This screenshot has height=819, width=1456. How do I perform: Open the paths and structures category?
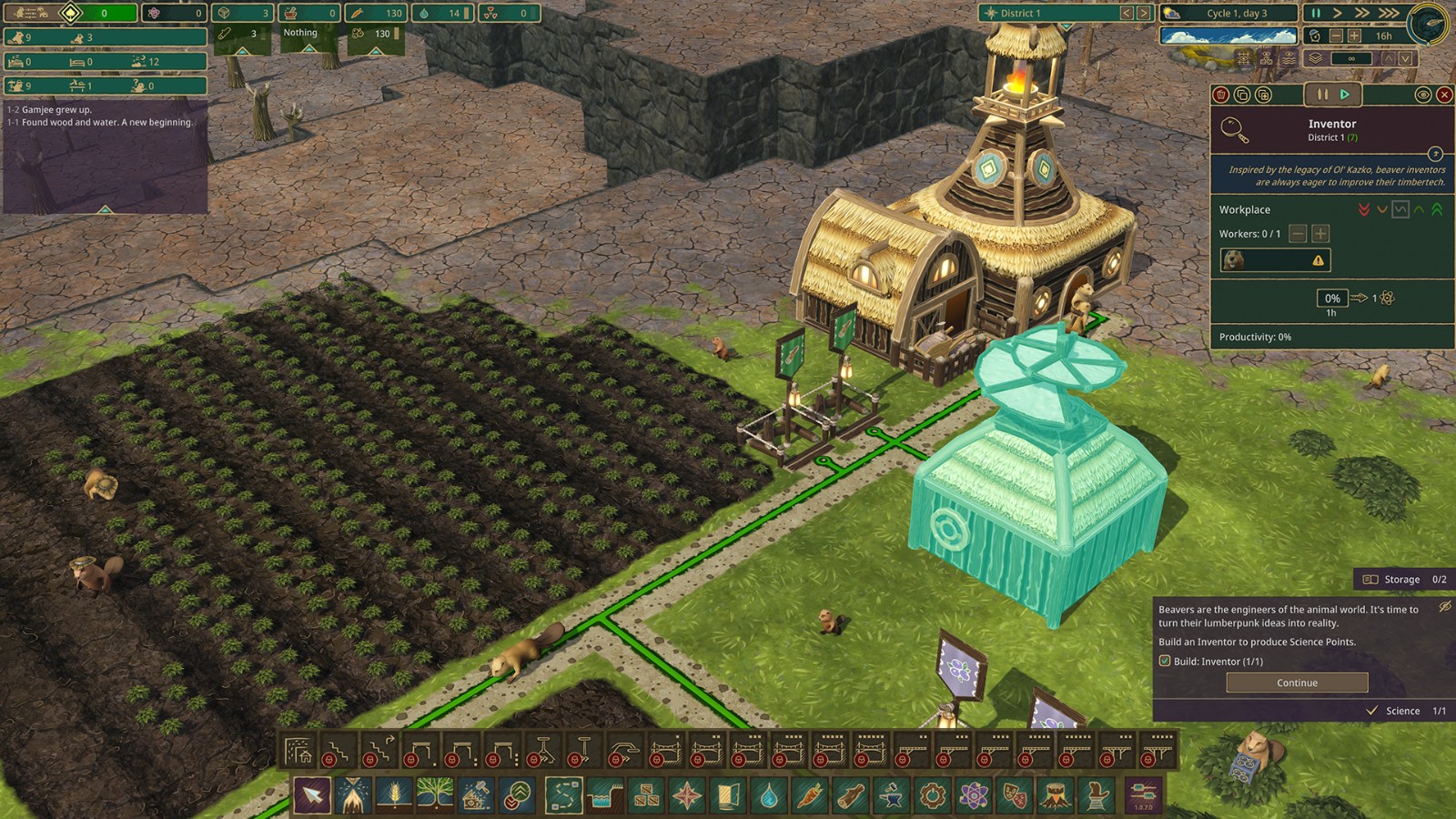[x=563, y=796]
